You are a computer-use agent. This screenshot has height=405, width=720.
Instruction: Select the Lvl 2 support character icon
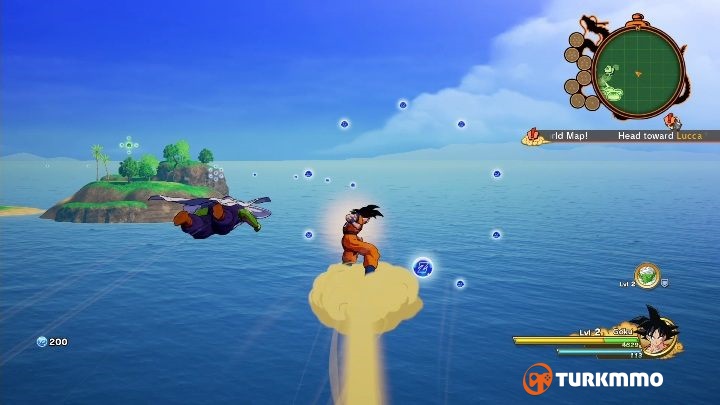[647, 273]
